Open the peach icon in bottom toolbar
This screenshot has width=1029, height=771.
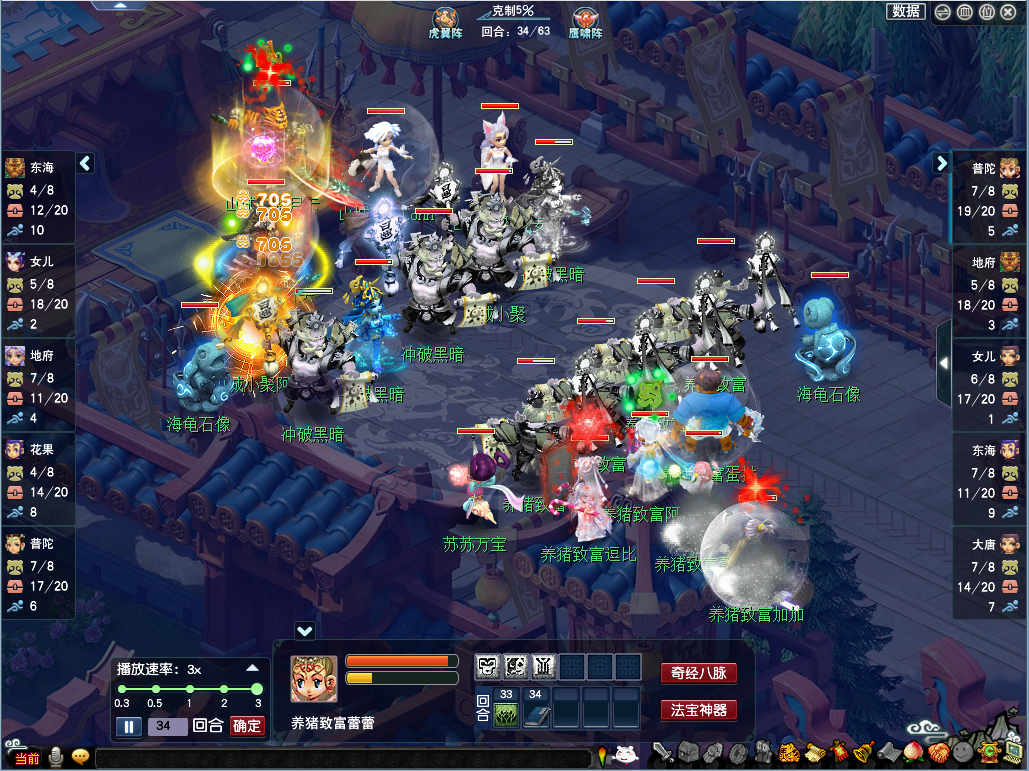pyautogui.click(x=912, y=753)
